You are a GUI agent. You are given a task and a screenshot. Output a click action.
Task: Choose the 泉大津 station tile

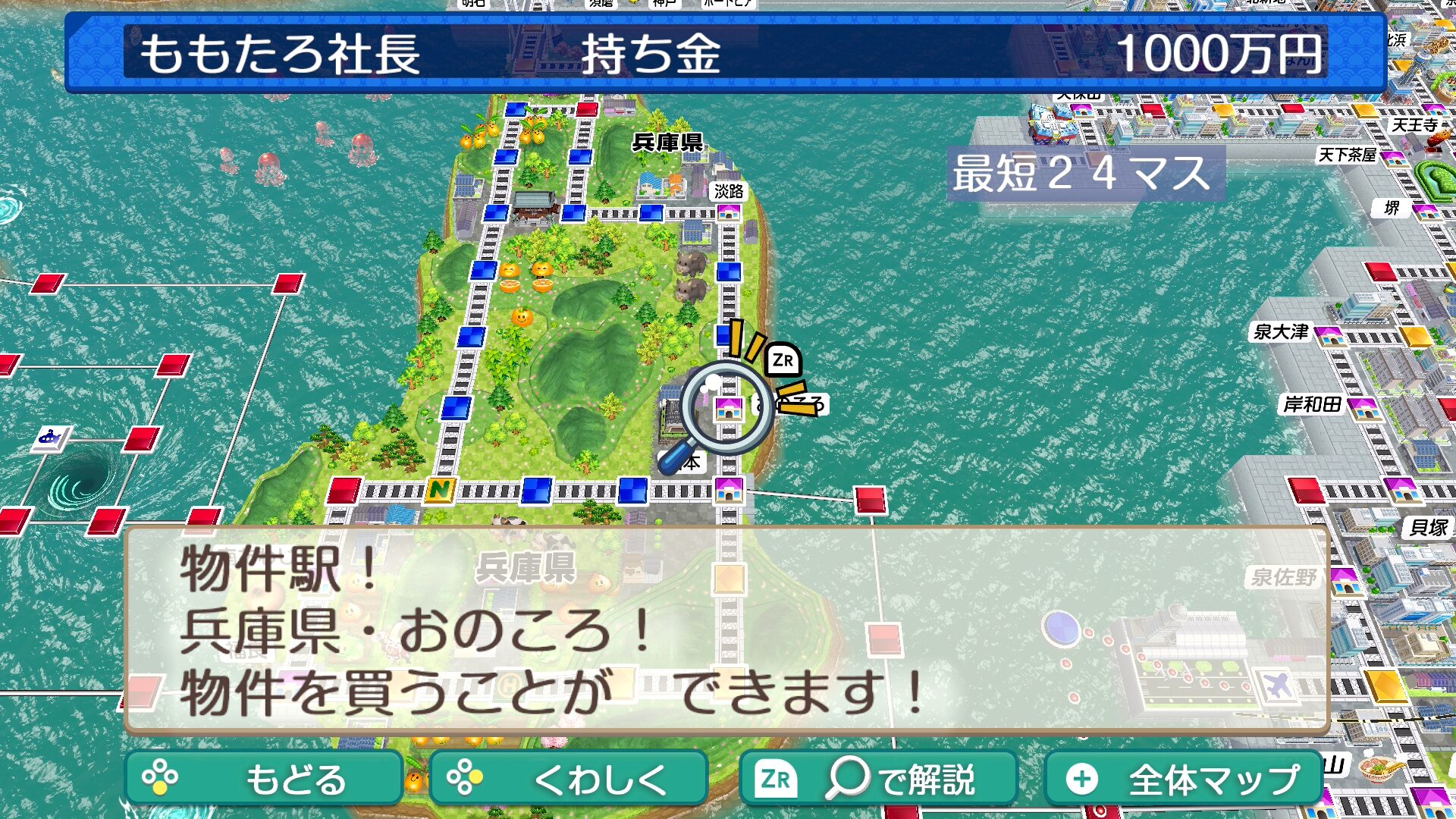point(1329,335)
